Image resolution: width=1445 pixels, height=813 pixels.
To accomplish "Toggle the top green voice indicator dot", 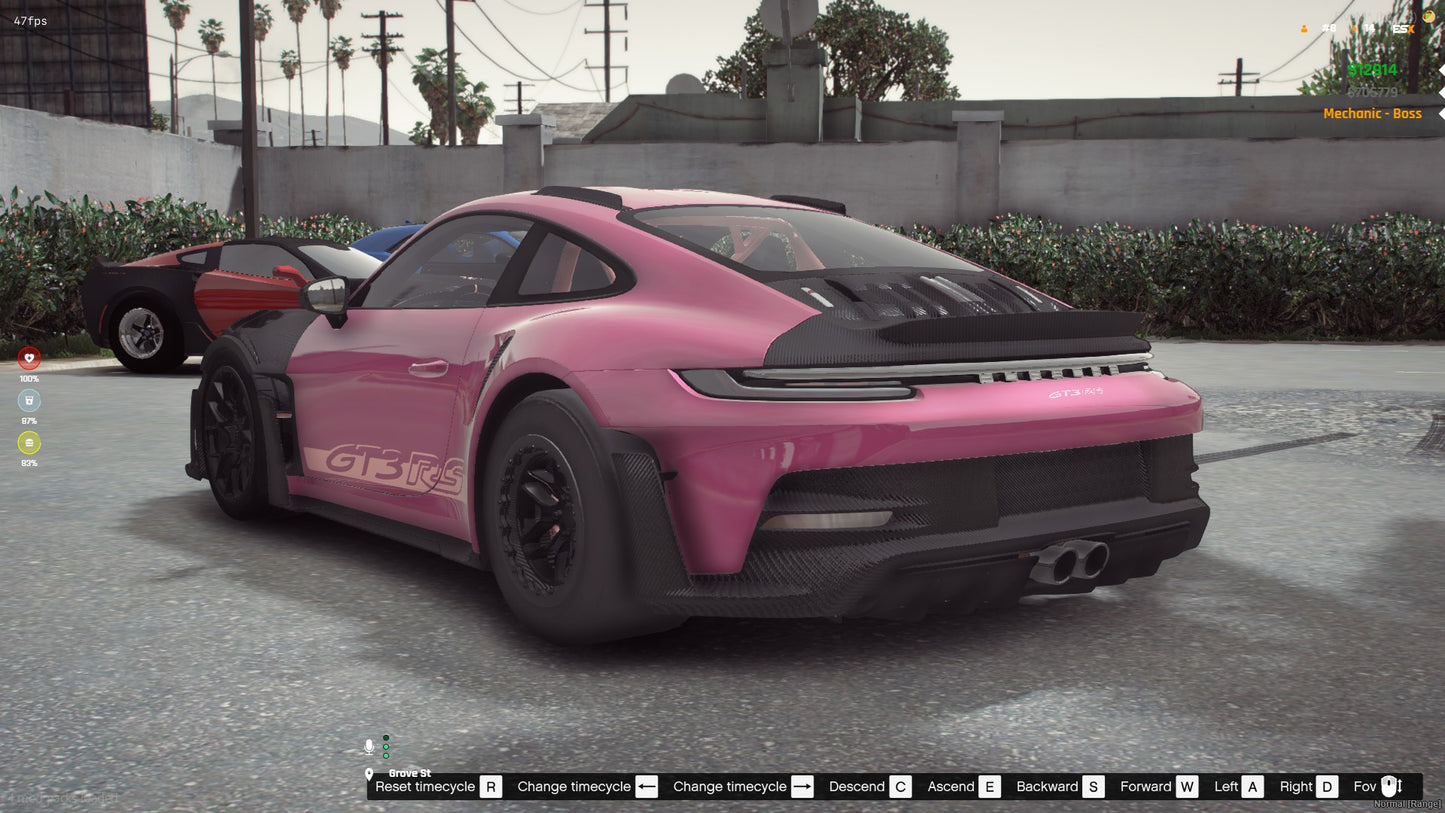I will coord(385,737).
